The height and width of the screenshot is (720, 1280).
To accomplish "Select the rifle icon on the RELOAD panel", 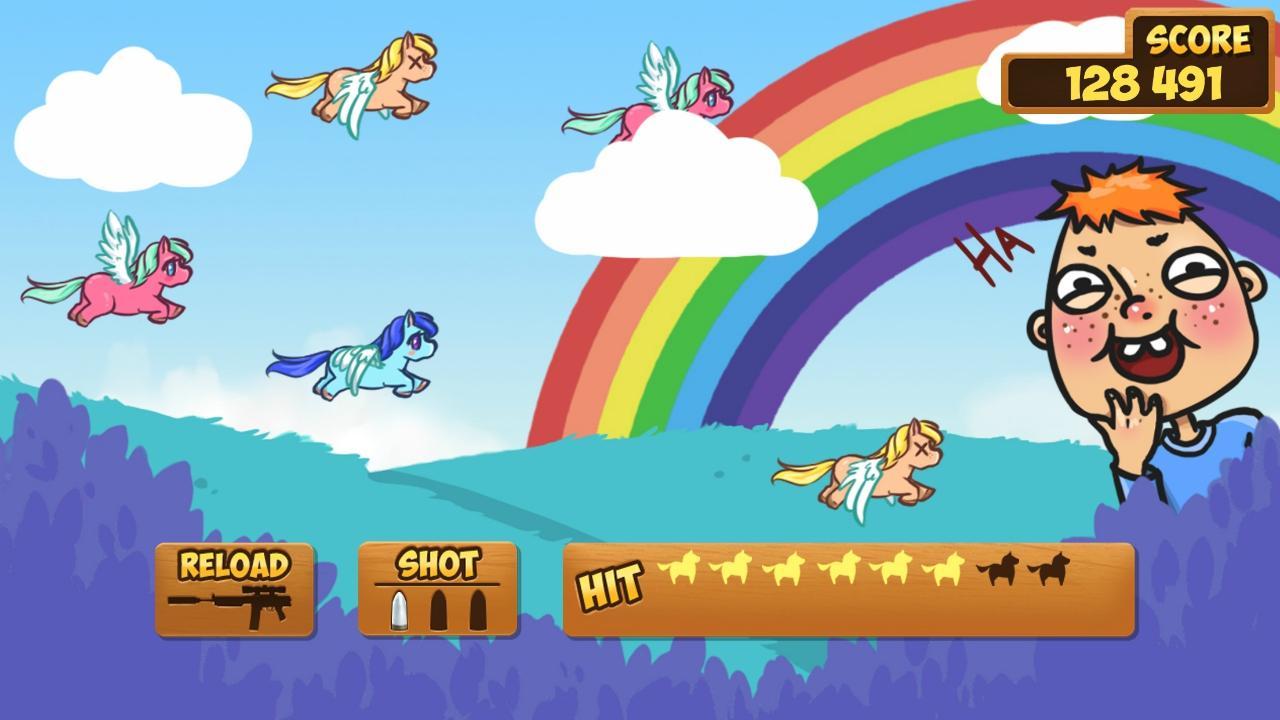I will [232, 604].
